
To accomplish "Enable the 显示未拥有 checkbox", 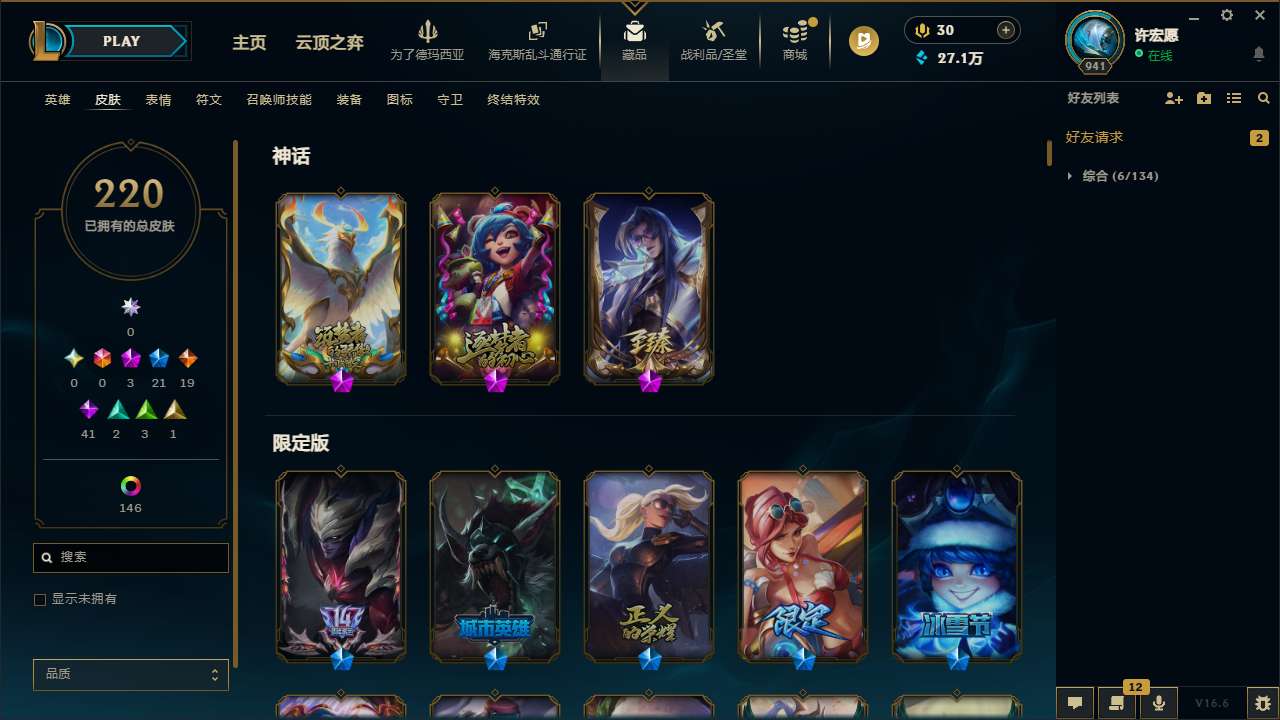I will tap(40, 599).
